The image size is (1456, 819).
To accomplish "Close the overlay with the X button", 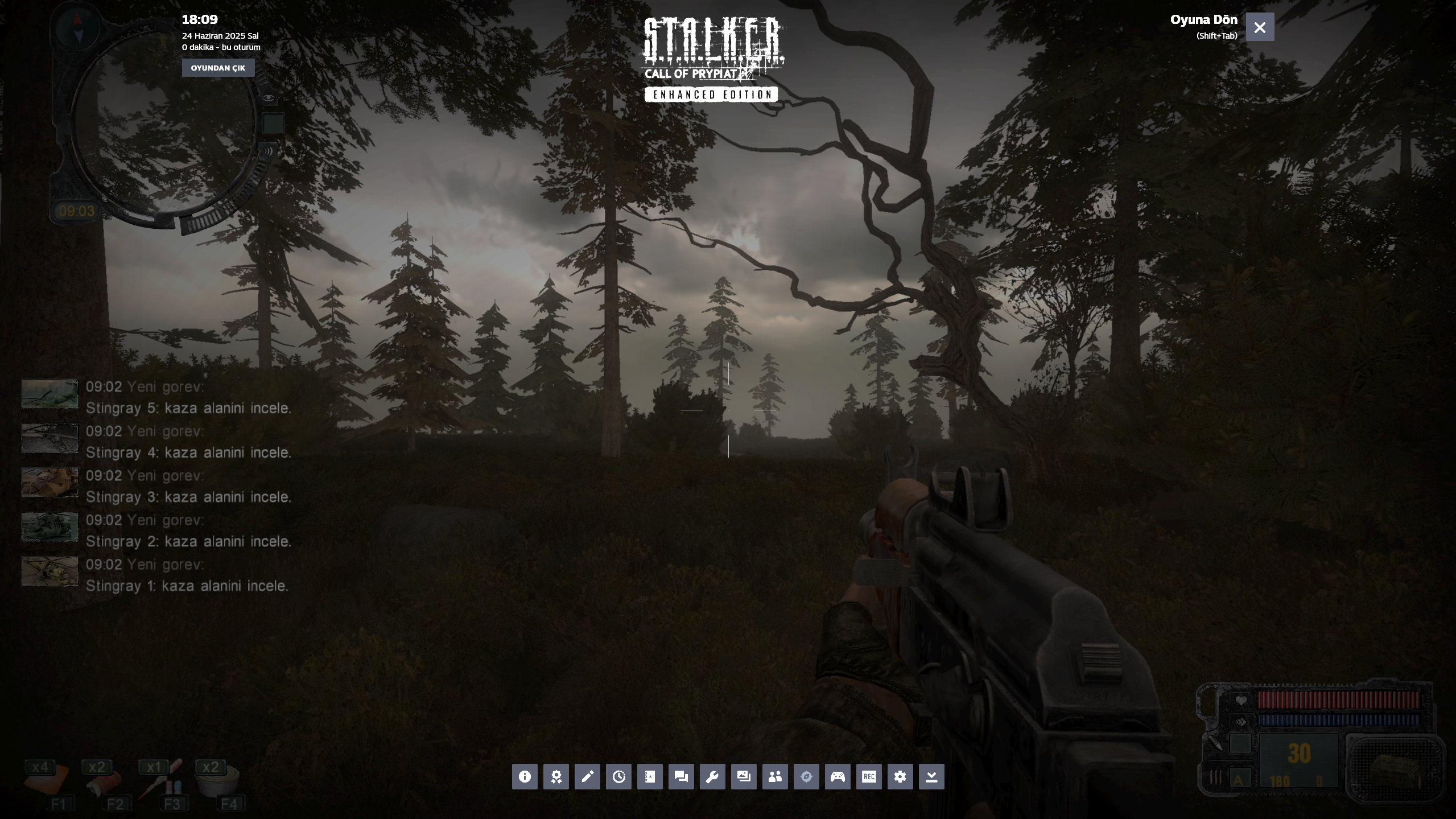I will [x=1260, y=27].
